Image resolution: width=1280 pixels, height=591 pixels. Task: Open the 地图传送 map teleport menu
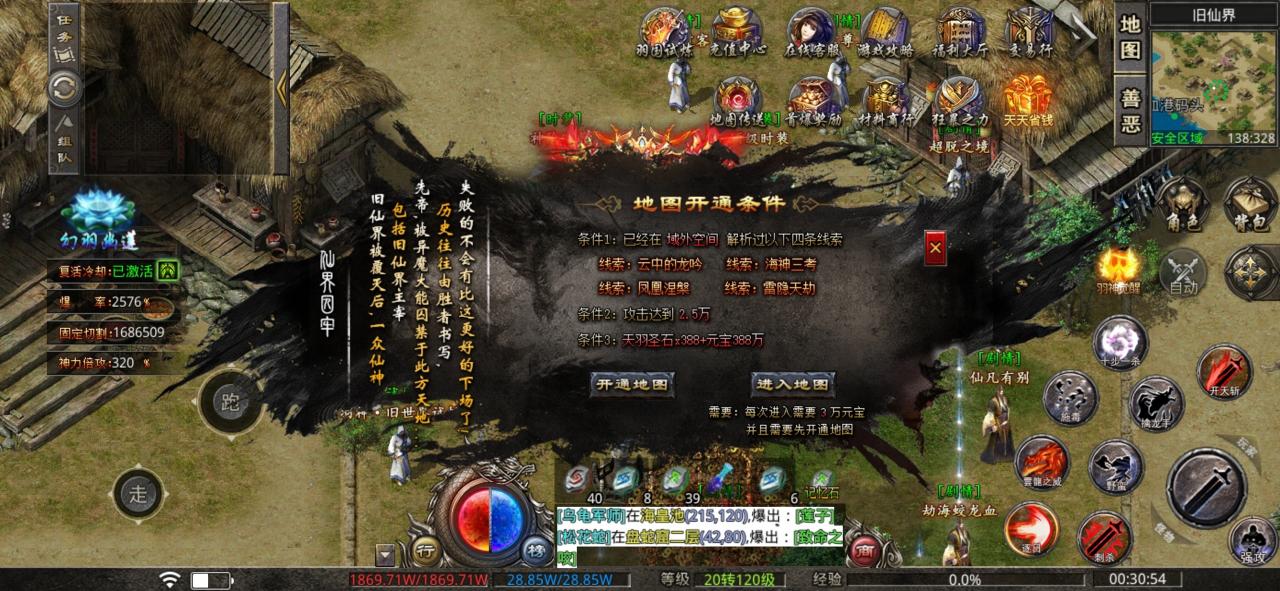tap(738, 100)
